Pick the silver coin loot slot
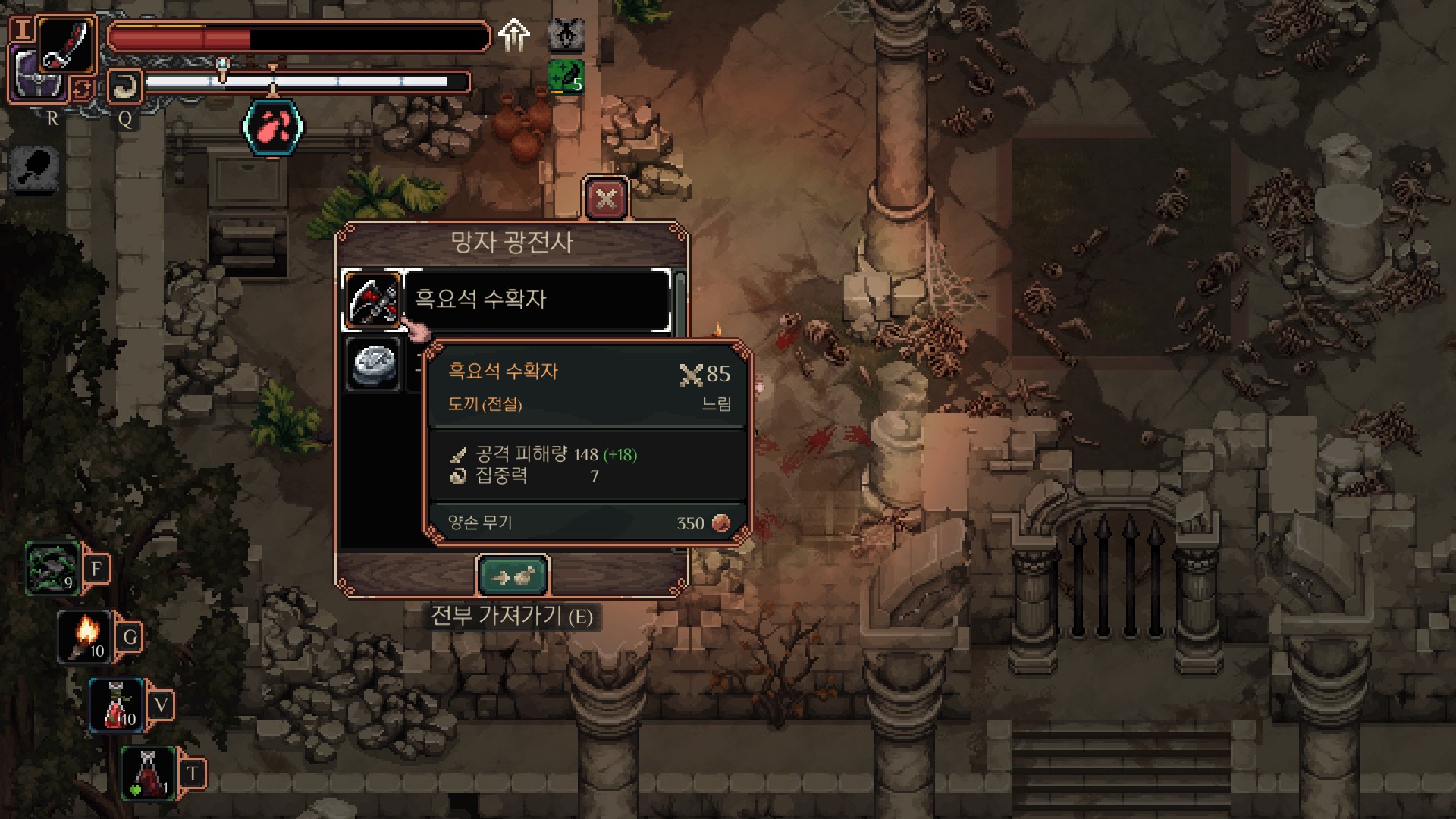 [x=373, y=365]
